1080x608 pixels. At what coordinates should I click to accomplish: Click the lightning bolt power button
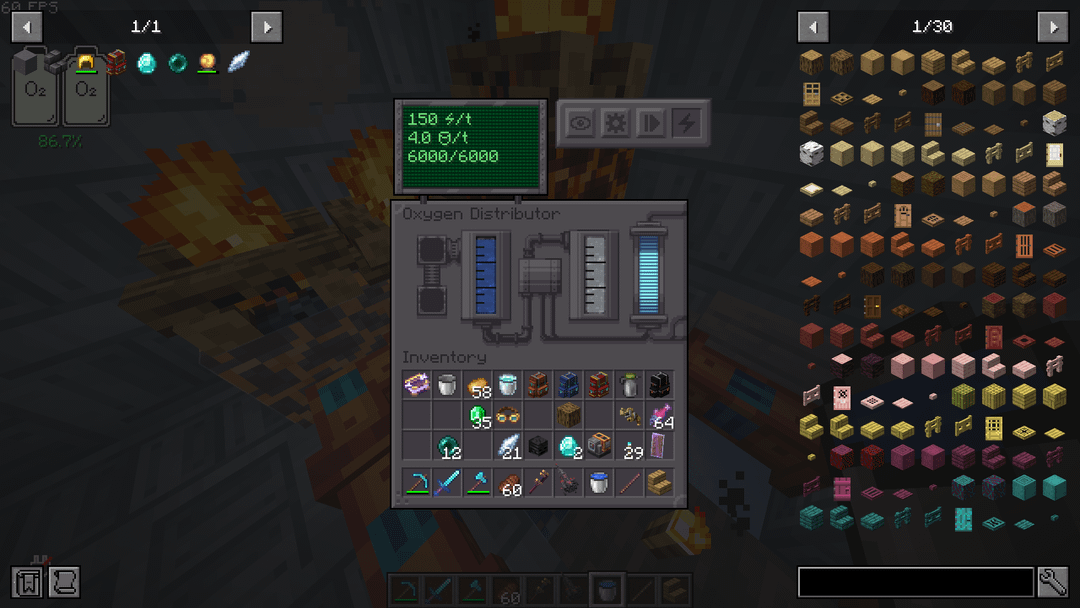pyautogui.click(x=687, y=123)
